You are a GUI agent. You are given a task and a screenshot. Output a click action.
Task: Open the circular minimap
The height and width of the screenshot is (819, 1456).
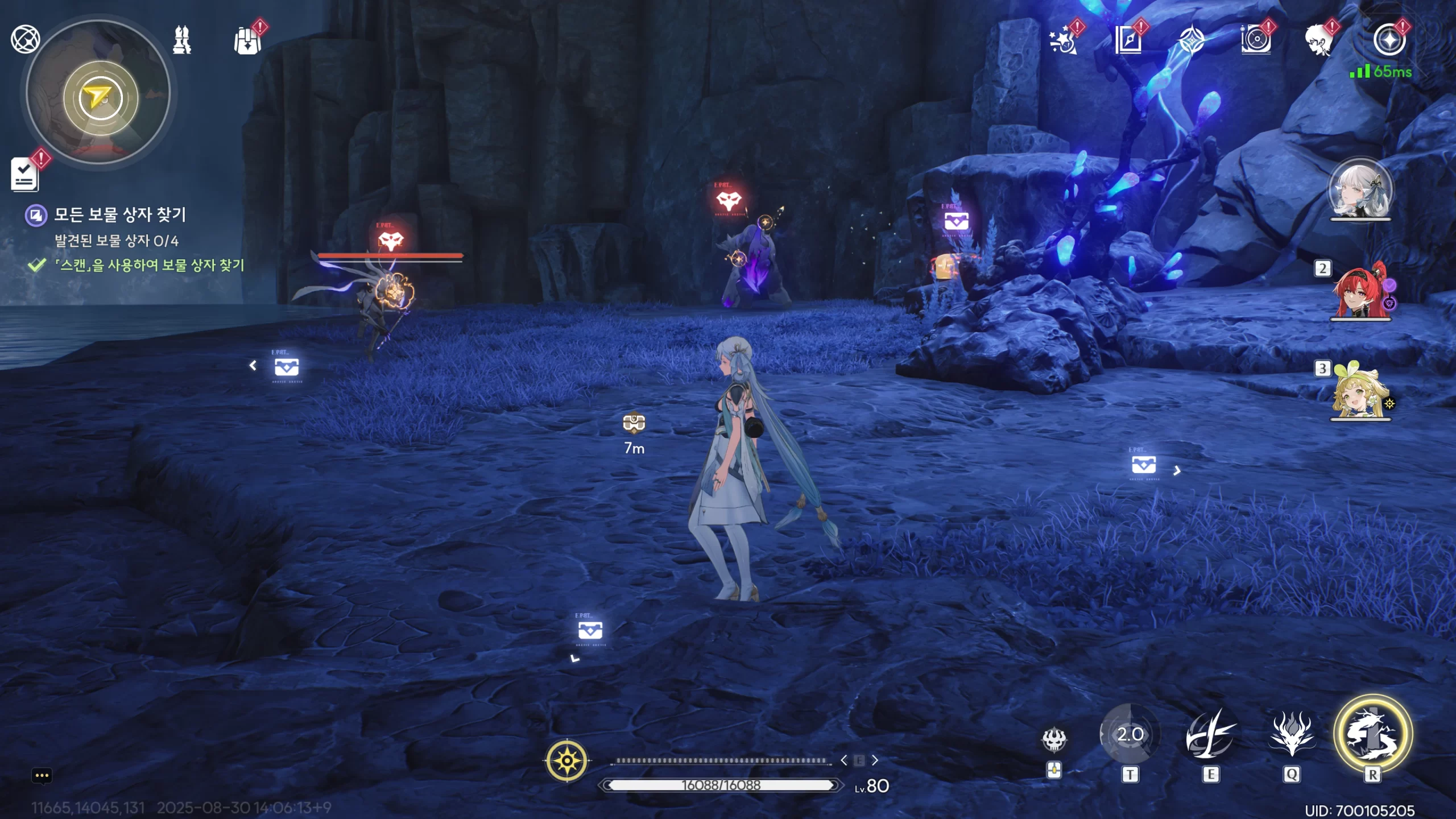point(100,94)
